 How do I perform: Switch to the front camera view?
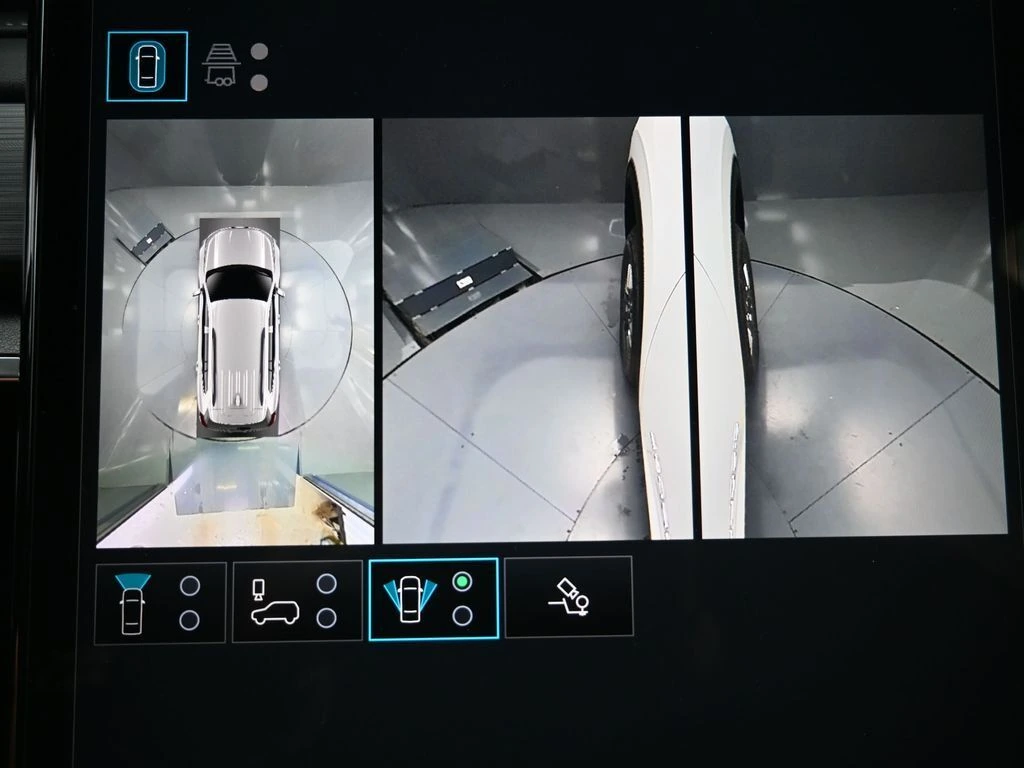(159, 602)
